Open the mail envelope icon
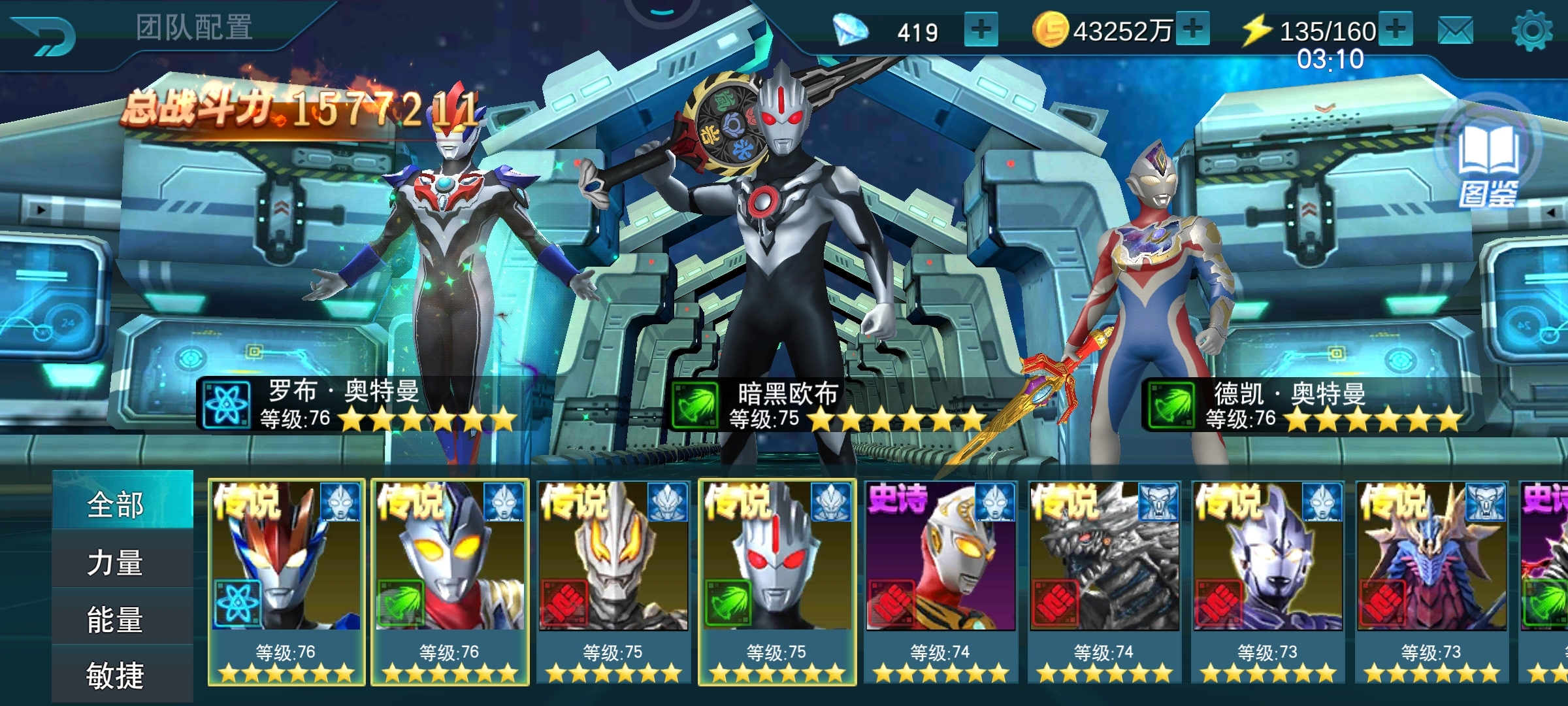The width and height of the screenshot is (1568, 706). [1456, 31]
